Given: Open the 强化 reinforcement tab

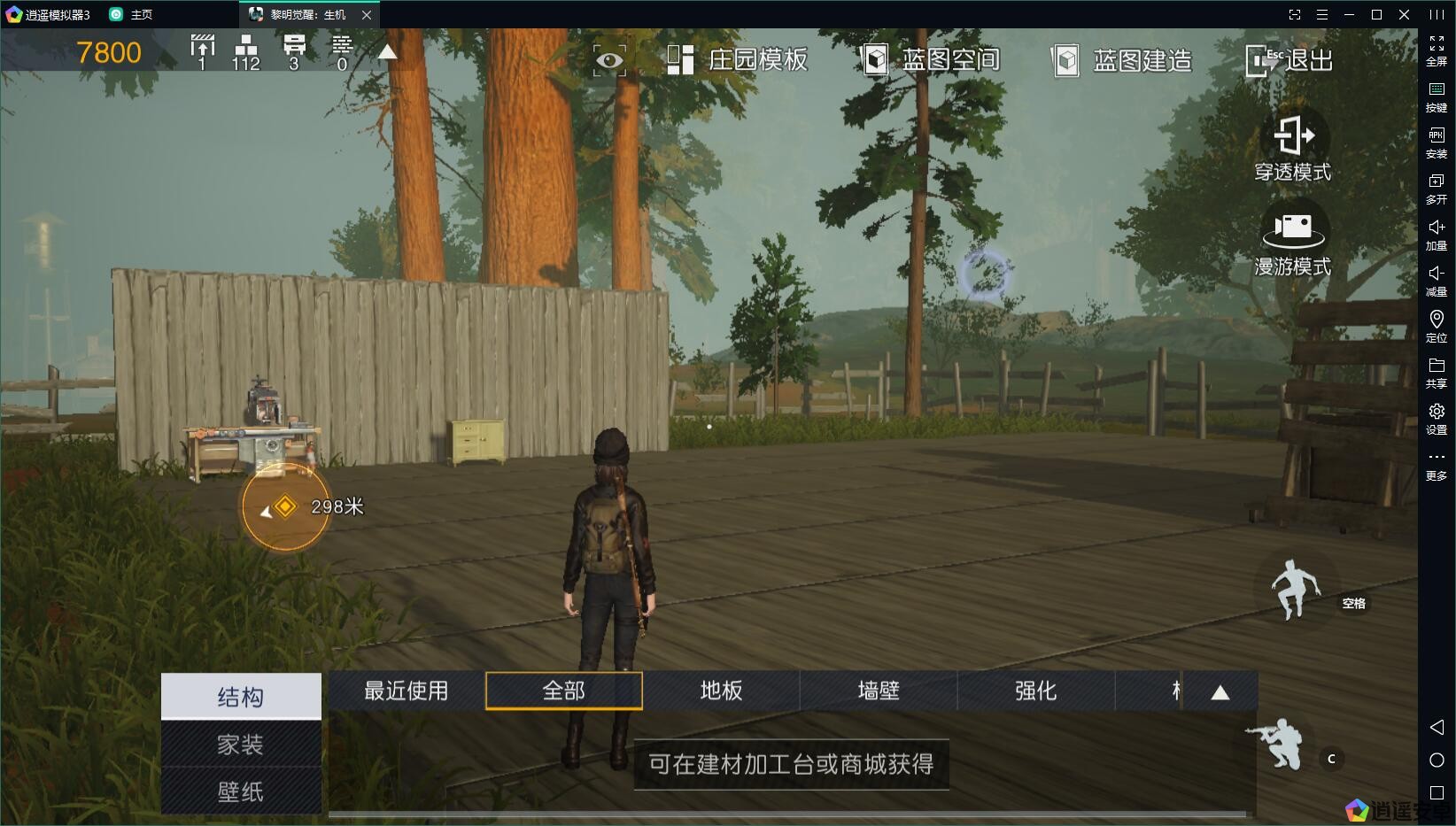Looking at the screenshot, I should tap(1035, 691).
